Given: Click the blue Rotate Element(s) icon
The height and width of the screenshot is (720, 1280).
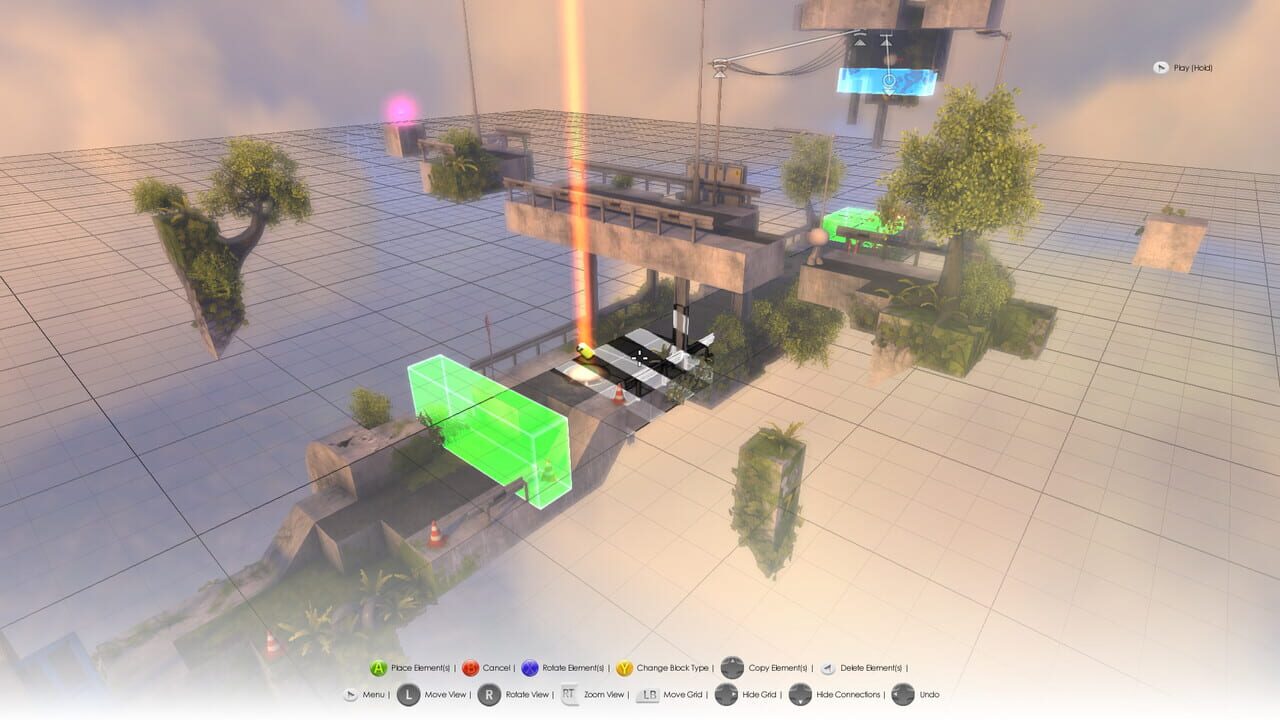Looking at the screenshot, I should point(530,668).
